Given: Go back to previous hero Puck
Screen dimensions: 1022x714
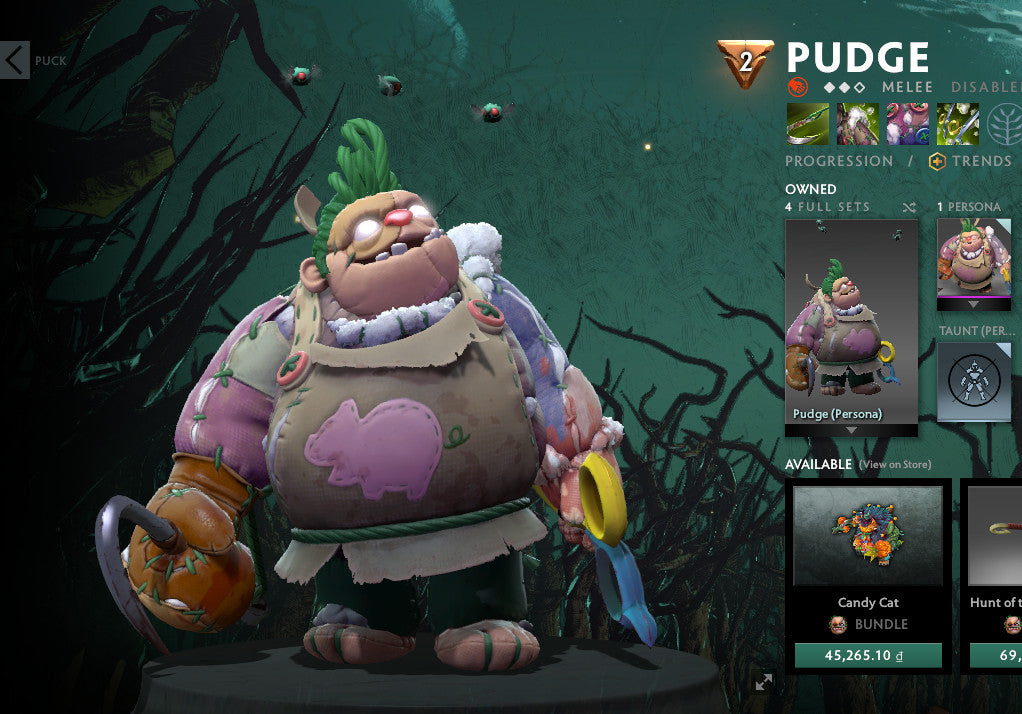Looking at the screenshot, I should pyautogui.click(x=17, y=60).
